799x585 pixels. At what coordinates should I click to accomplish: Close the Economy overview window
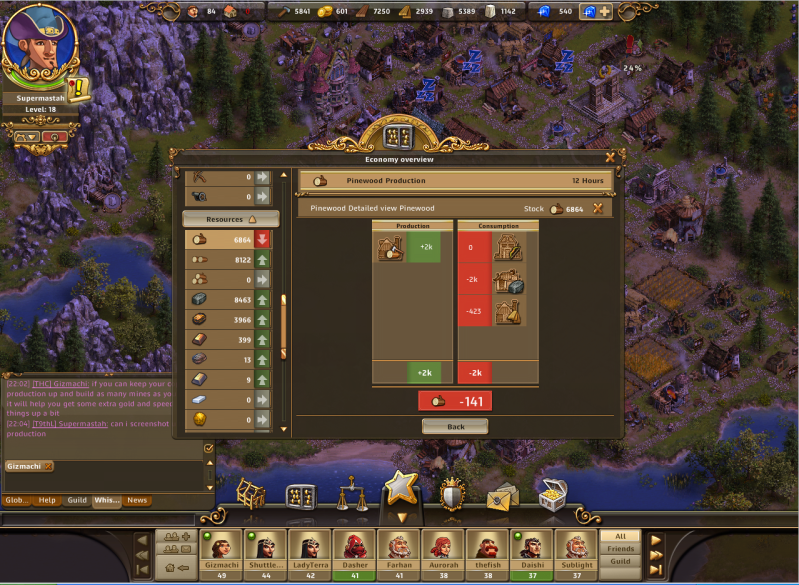coord(610,157)
